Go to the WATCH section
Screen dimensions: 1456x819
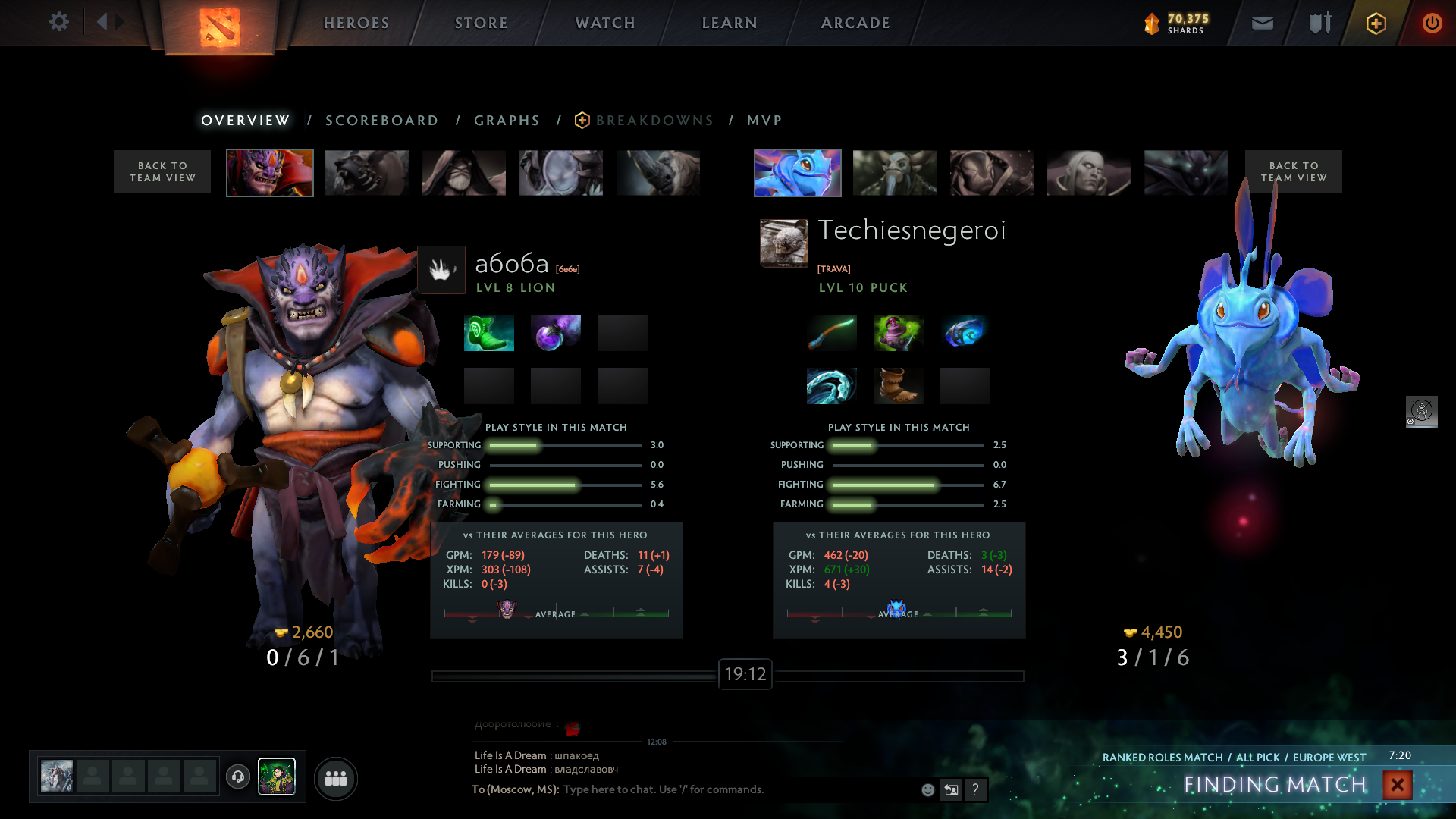click(x=605, y=23)
